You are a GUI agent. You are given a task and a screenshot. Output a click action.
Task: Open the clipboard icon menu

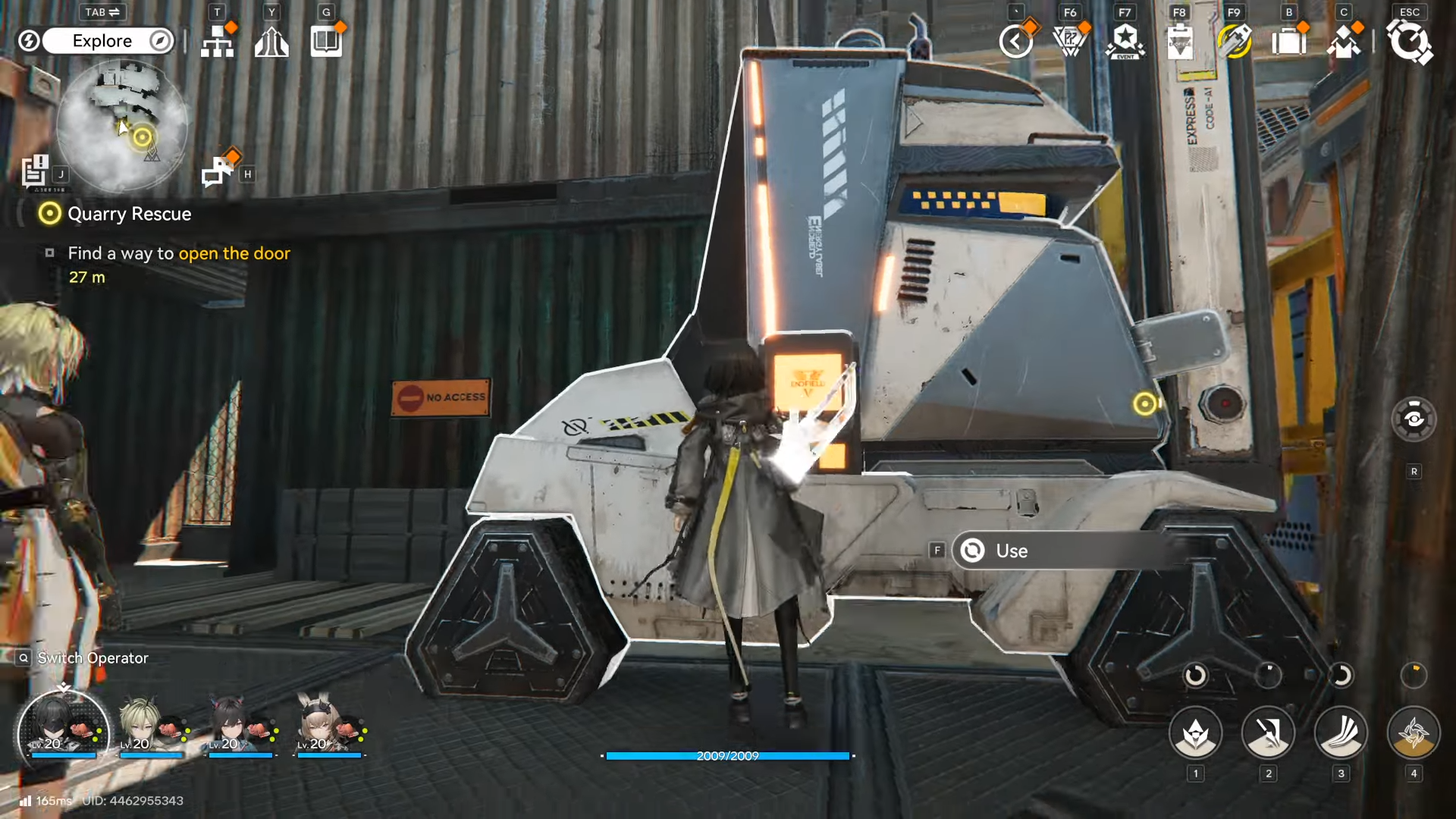point(1180,42)
